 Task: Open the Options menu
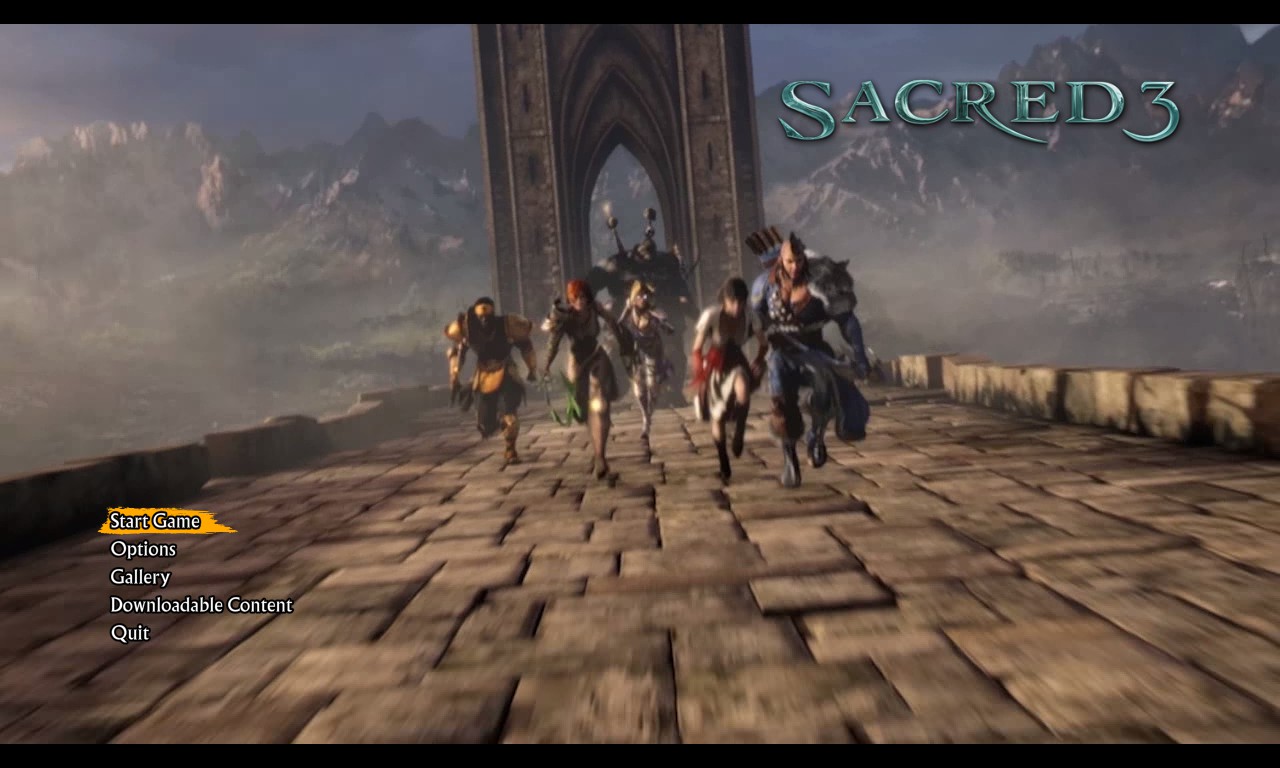pyautogui.click(x=143, y=549)
